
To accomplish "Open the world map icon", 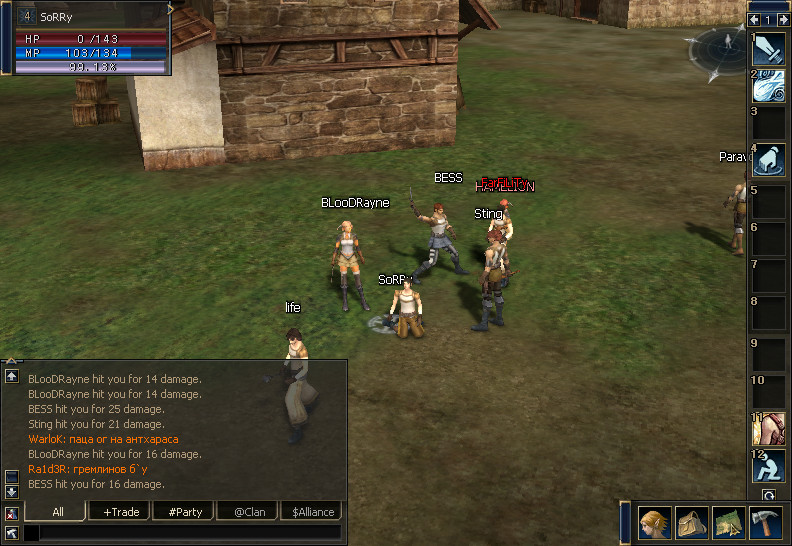I will [729, 523].
